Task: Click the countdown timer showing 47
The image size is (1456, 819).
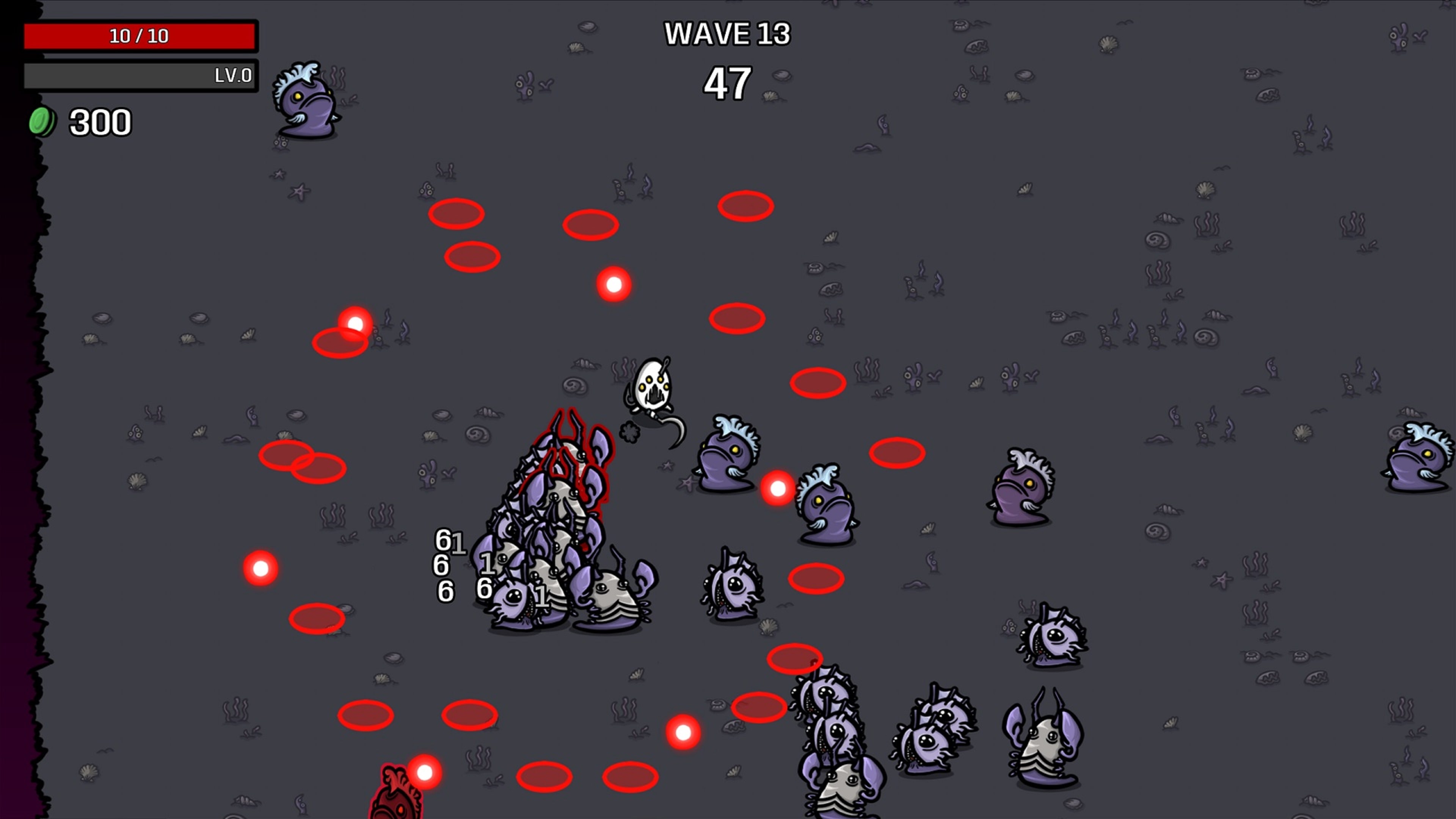Action: [726, 82]
